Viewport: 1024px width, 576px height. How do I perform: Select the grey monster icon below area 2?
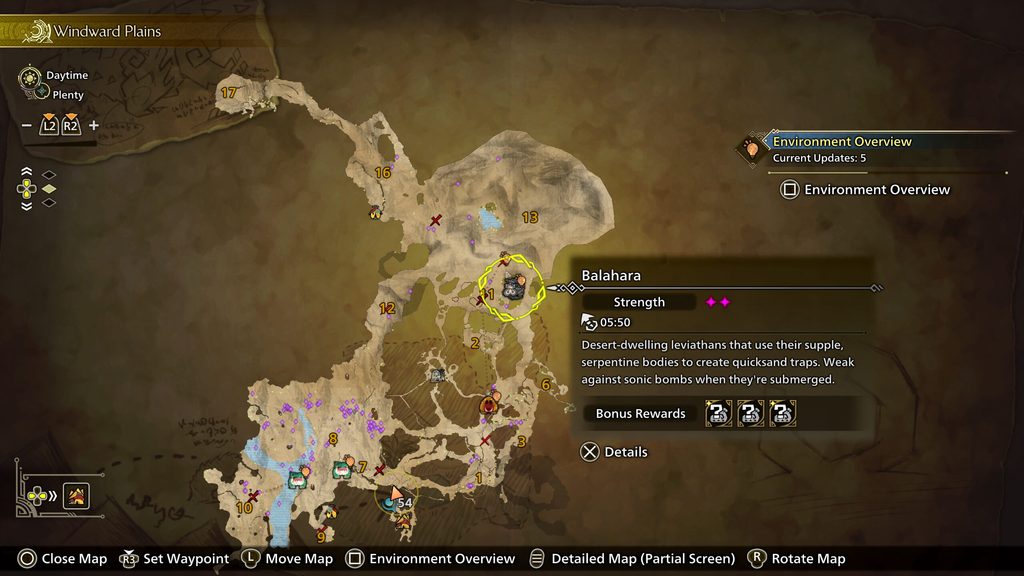437,375
